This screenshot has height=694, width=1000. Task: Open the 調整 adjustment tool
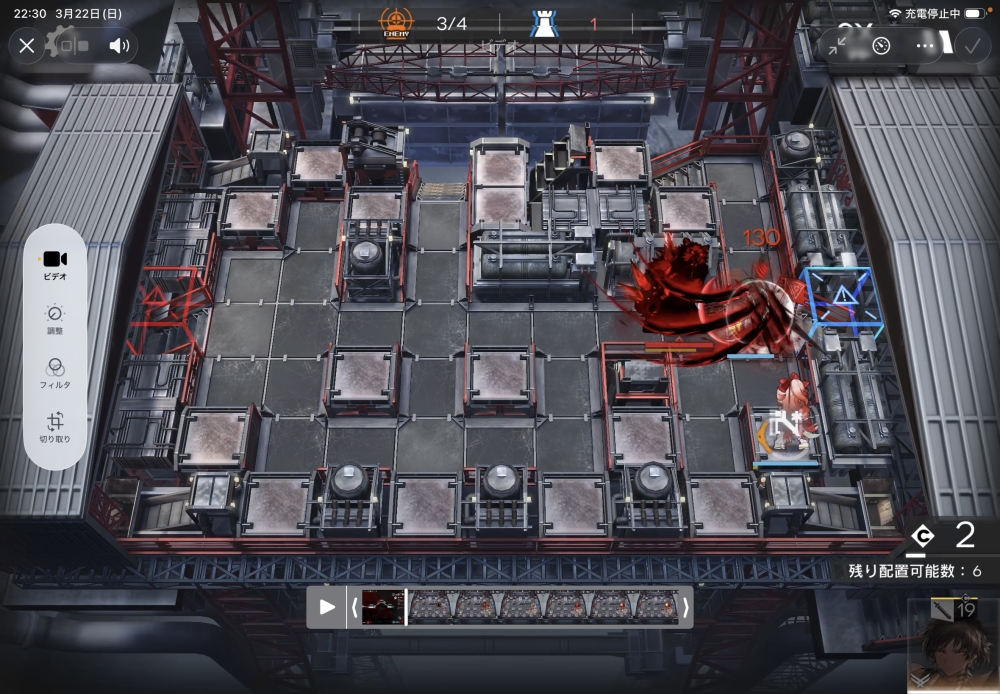tap(55, 318)
